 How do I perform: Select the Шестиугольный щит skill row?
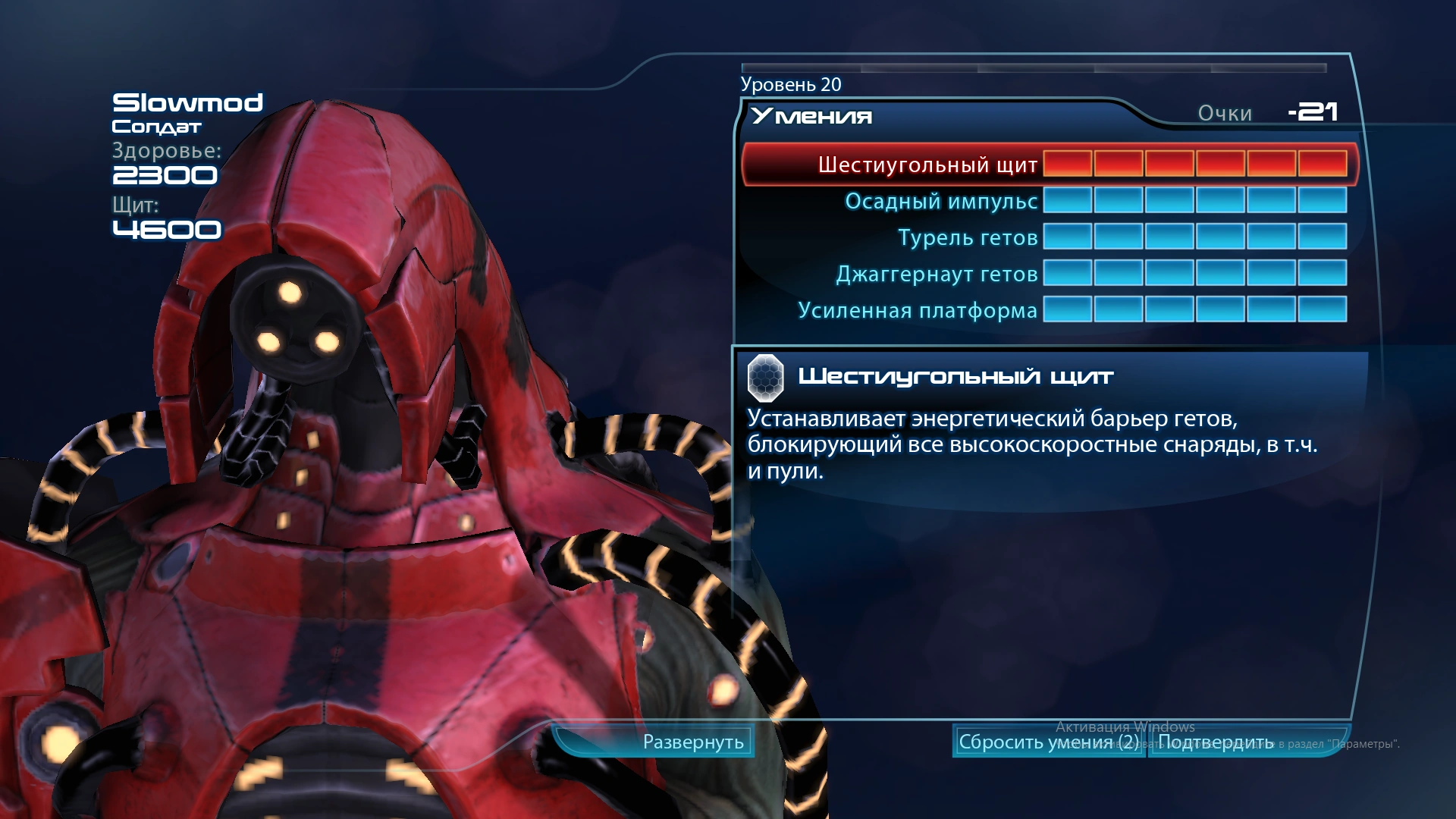tap(927, 165)
